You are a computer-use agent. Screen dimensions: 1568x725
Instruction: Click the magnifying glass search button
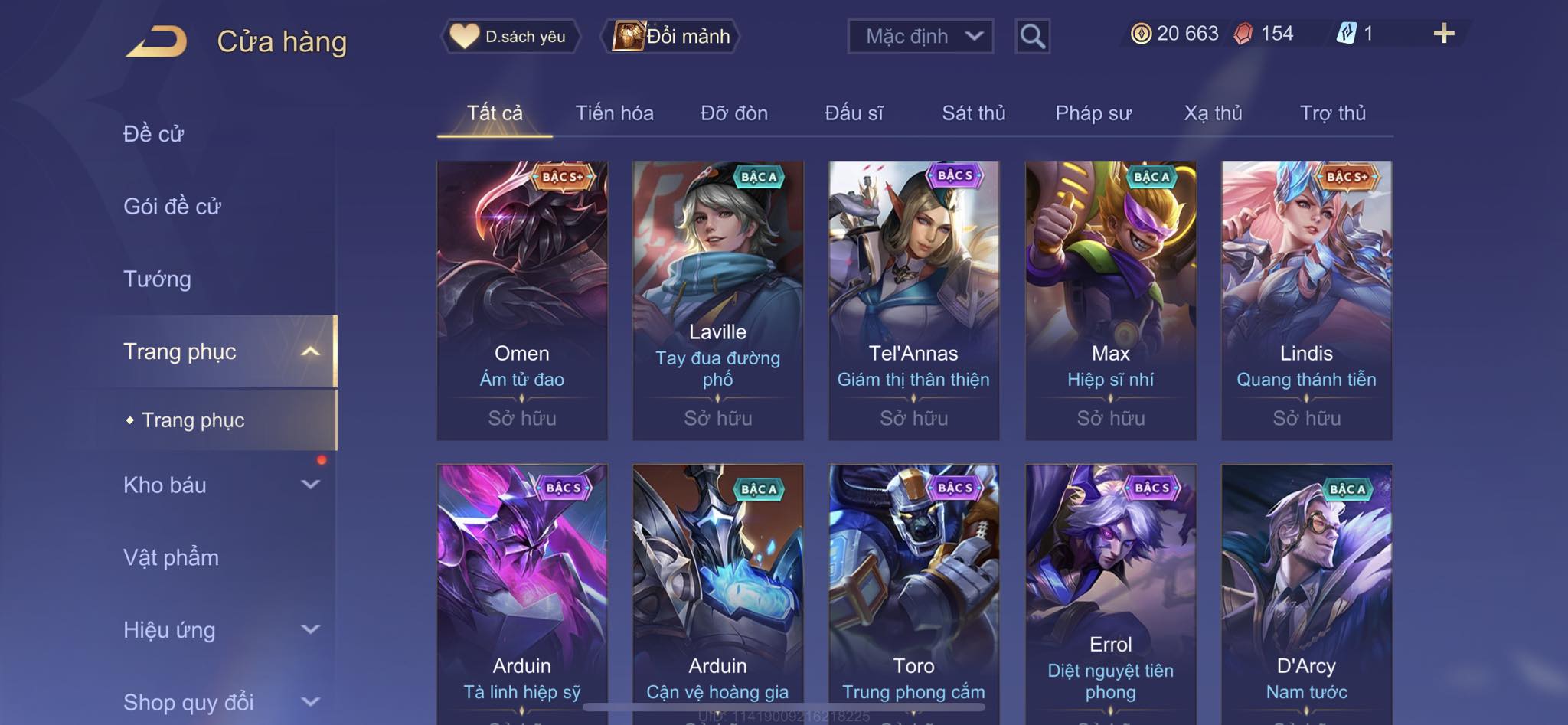[x=1032, y=36]
